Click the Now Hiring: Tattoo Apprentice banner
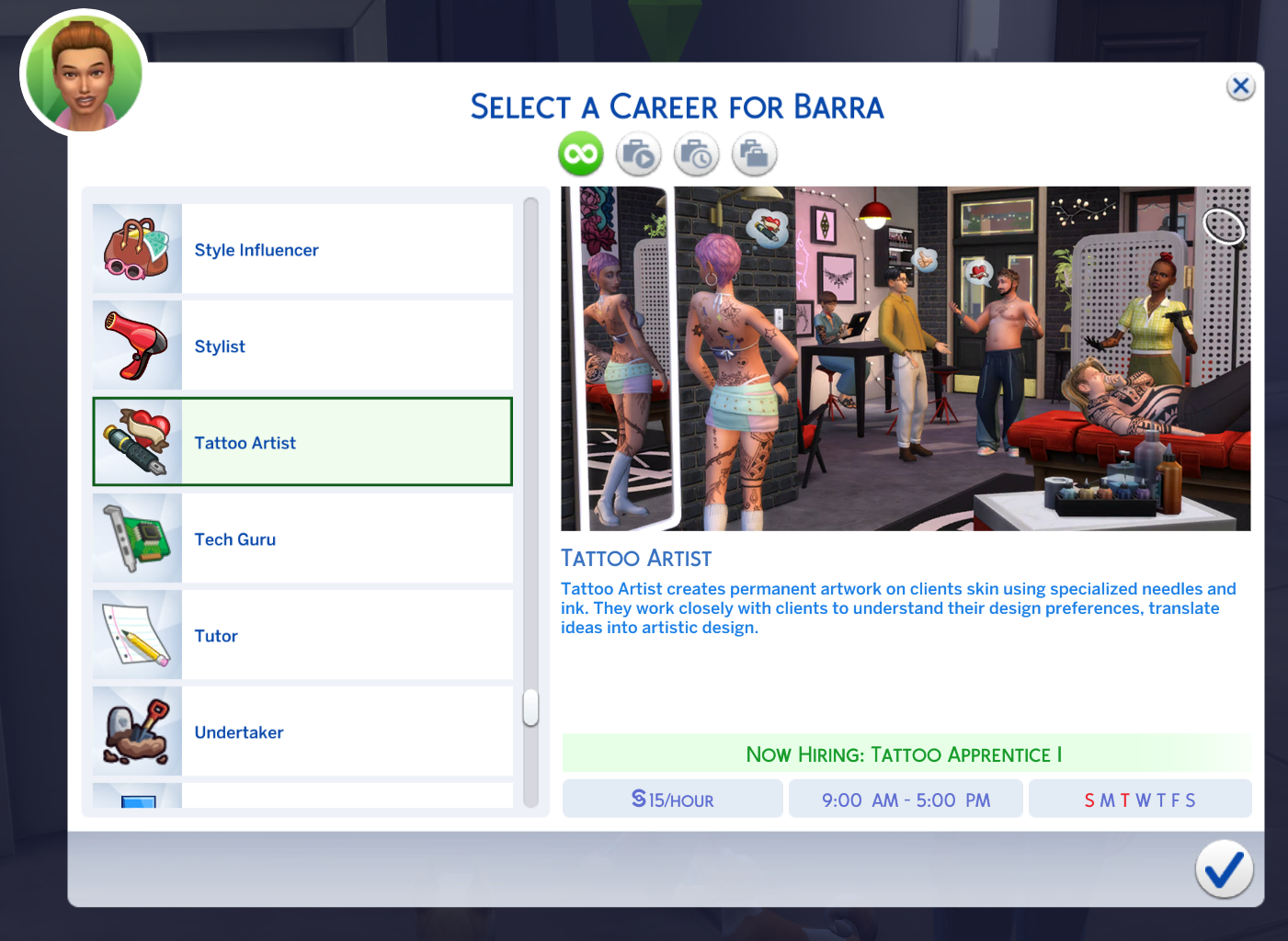The width and height of the screenshot is (1288, 941). click(x=905, y=754)
